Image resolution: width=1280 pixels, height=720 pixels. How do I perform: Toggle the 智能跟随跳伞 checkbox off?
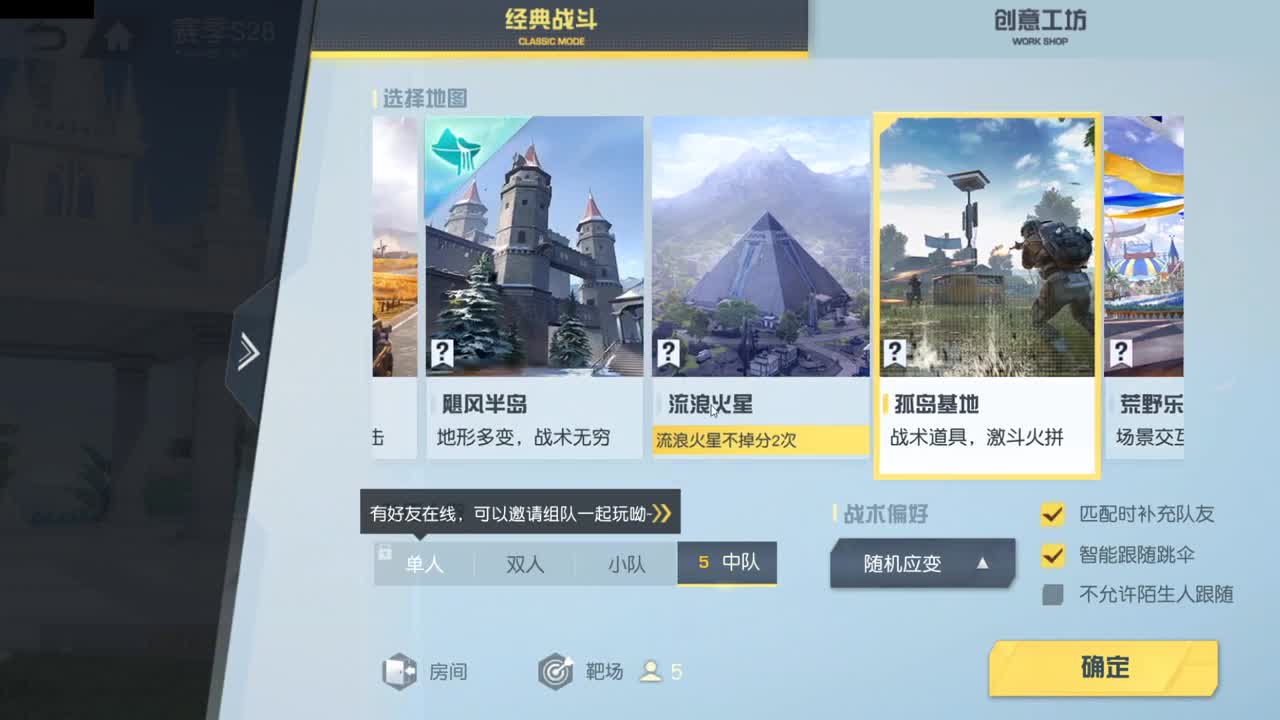(1052, 555)
